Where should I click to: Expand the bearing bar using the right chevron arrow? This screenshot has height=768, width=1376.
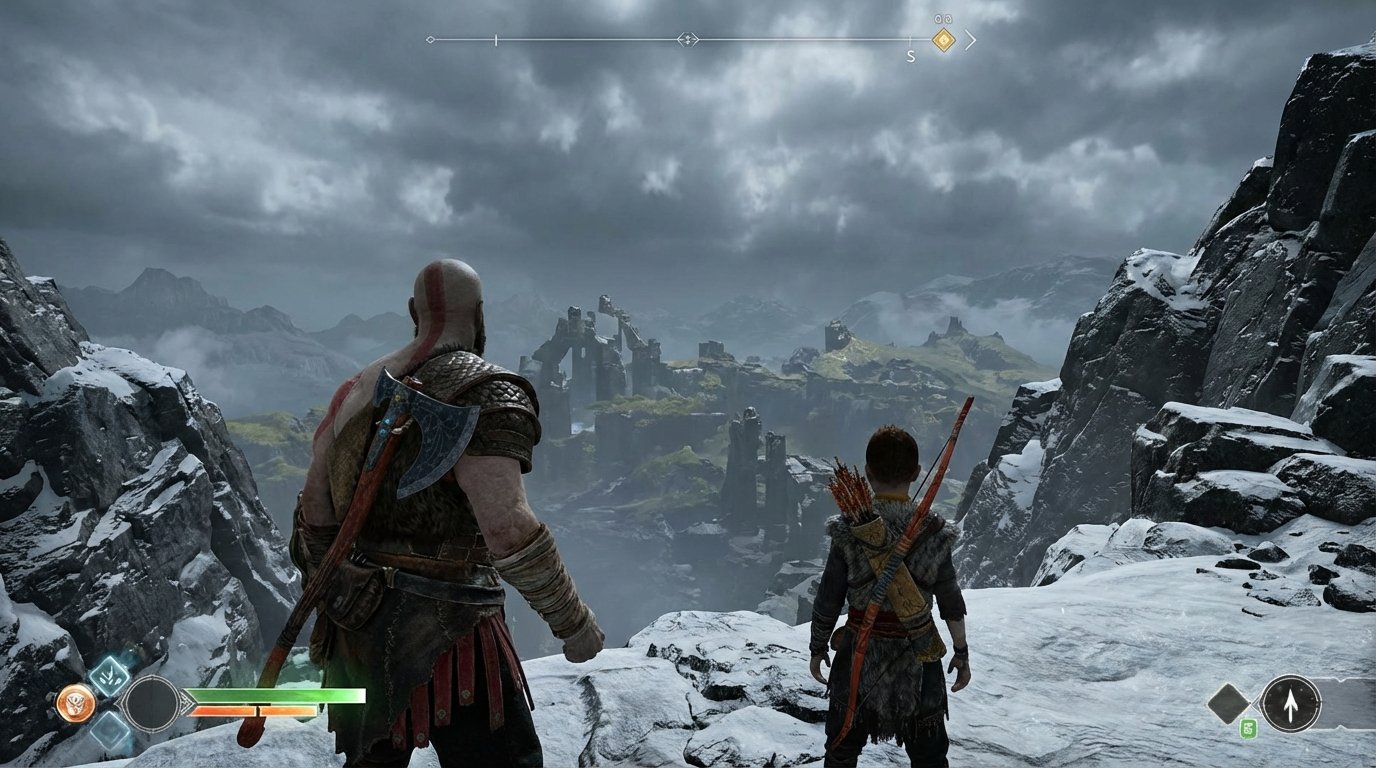[970, 40]
